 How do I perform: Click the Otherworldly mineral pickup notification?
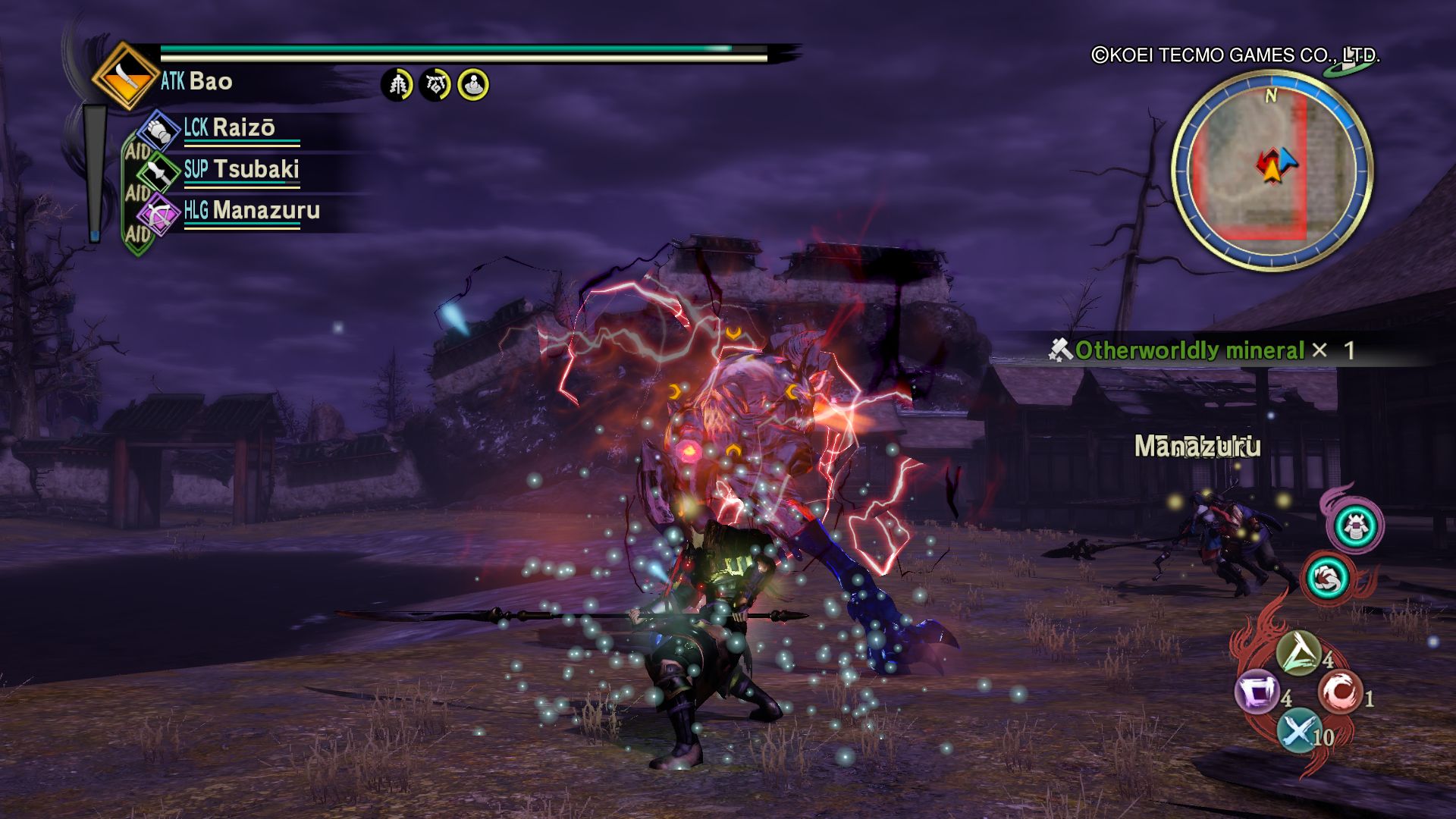coord(1200,350)
